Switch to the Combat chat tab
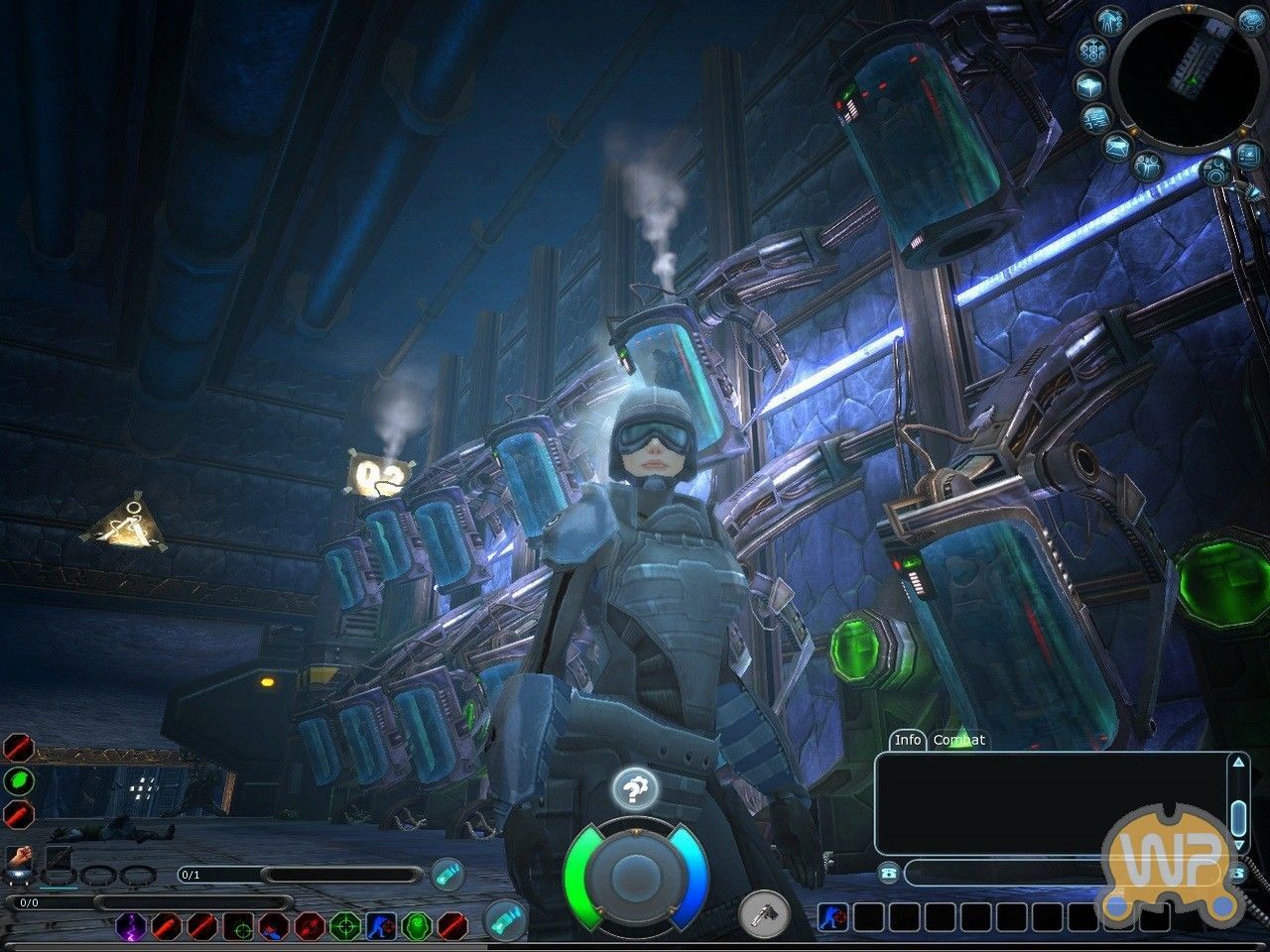The height and width of the screenshot is (952, 1270). click(x=959, y=740)
